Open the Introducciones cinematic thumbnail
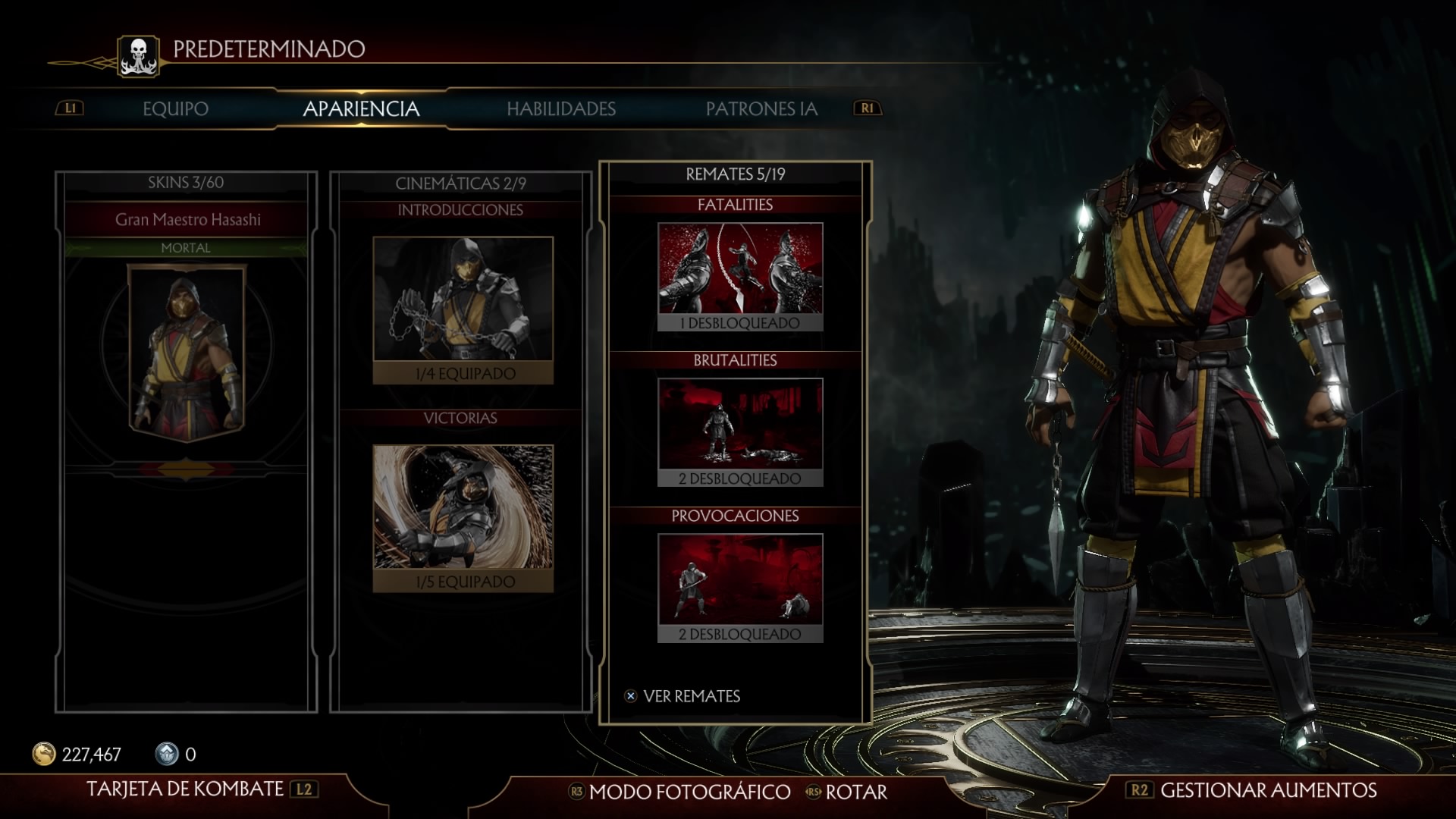The image size is (1456, 819). pyautogui.click(x=463, y=300)
